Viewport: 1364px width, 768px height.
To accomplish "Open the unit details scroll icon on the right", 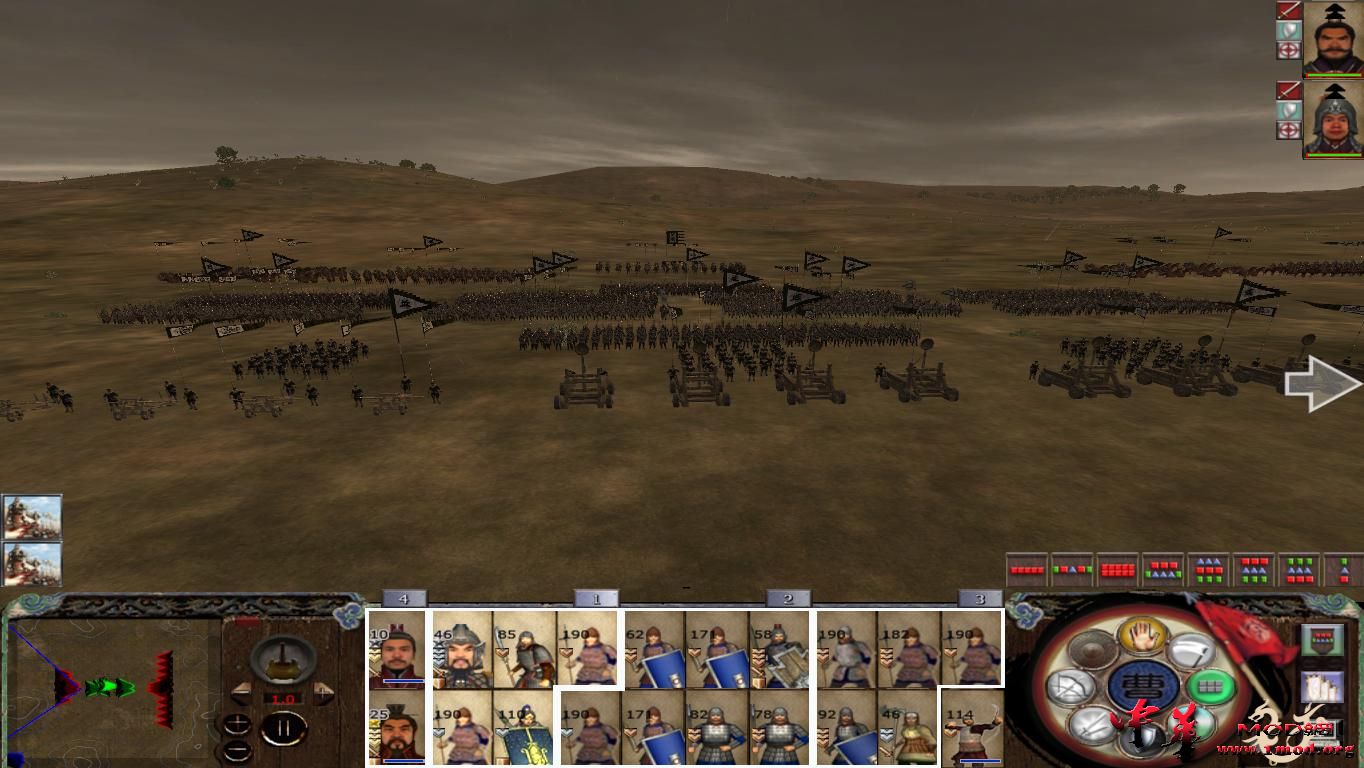I will click(1323, 689).
